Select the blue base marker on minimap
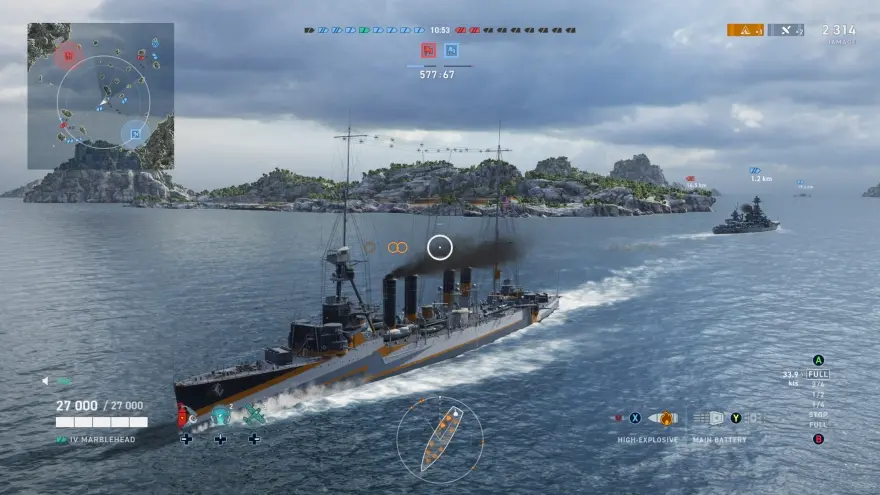 134,132
